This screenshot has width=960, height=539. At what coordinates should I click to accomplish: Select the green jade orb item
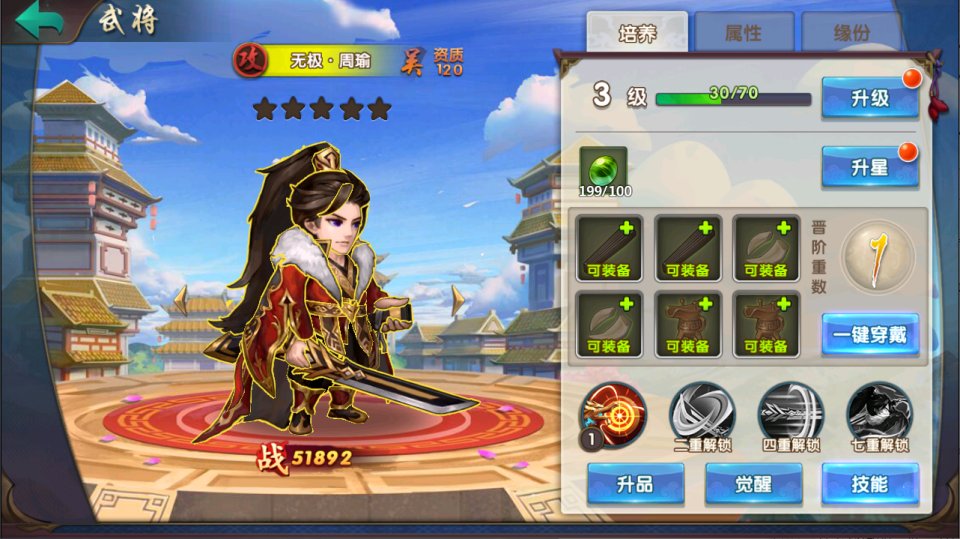point(603,167)
